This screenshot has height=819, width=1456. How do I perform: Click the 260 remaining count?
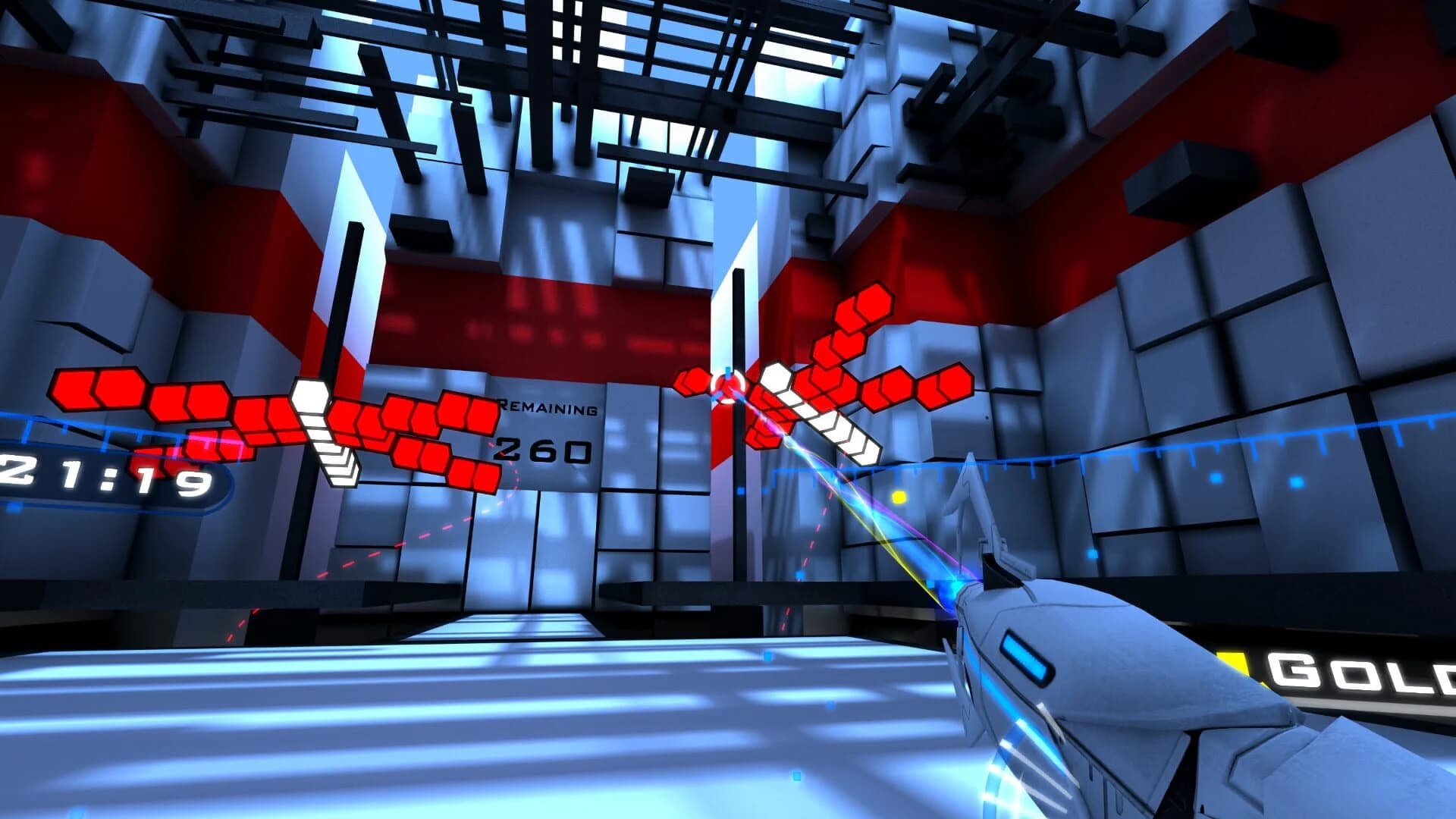(x=544, y=449)
